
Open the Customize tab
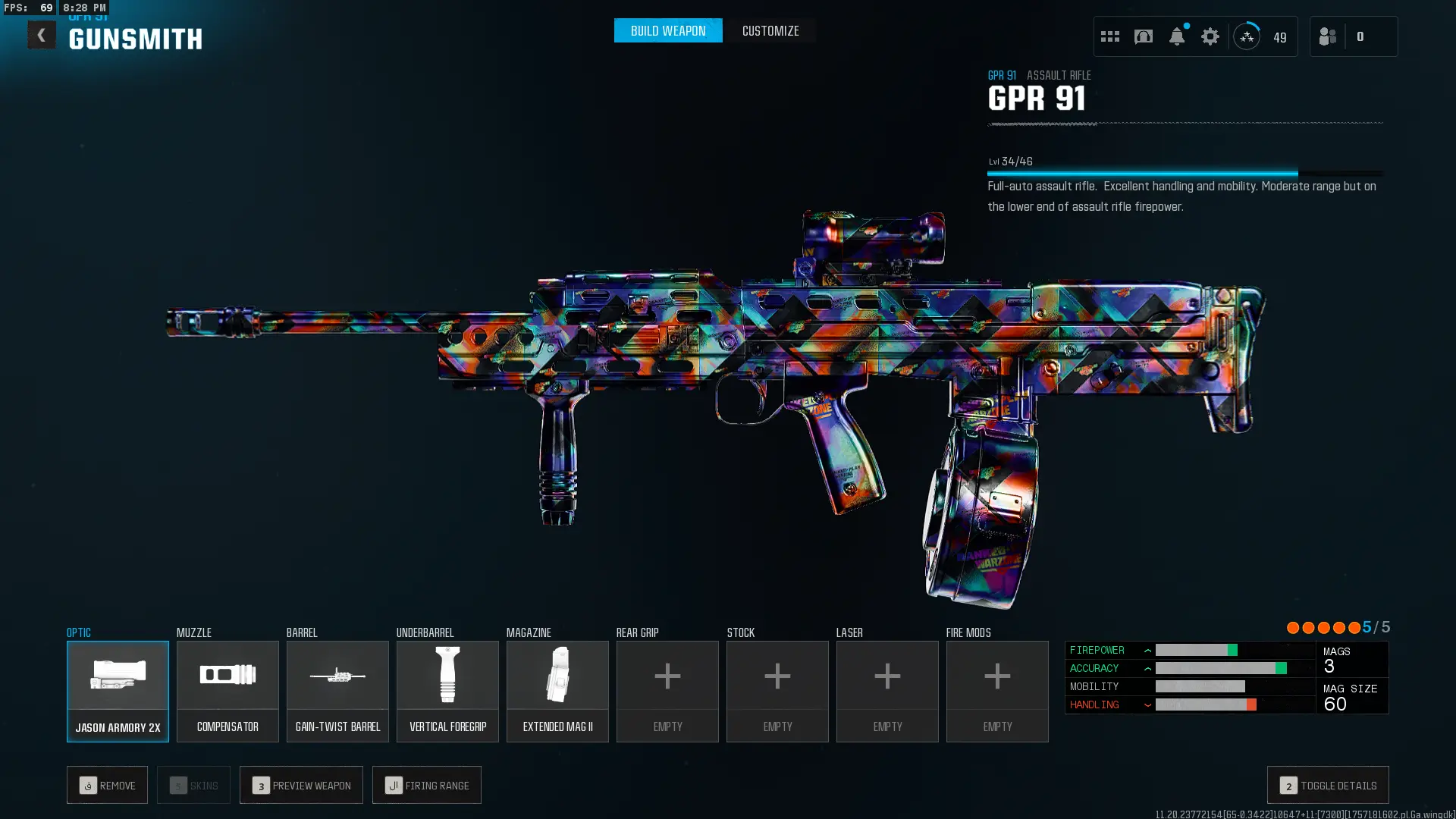(770, 31)
